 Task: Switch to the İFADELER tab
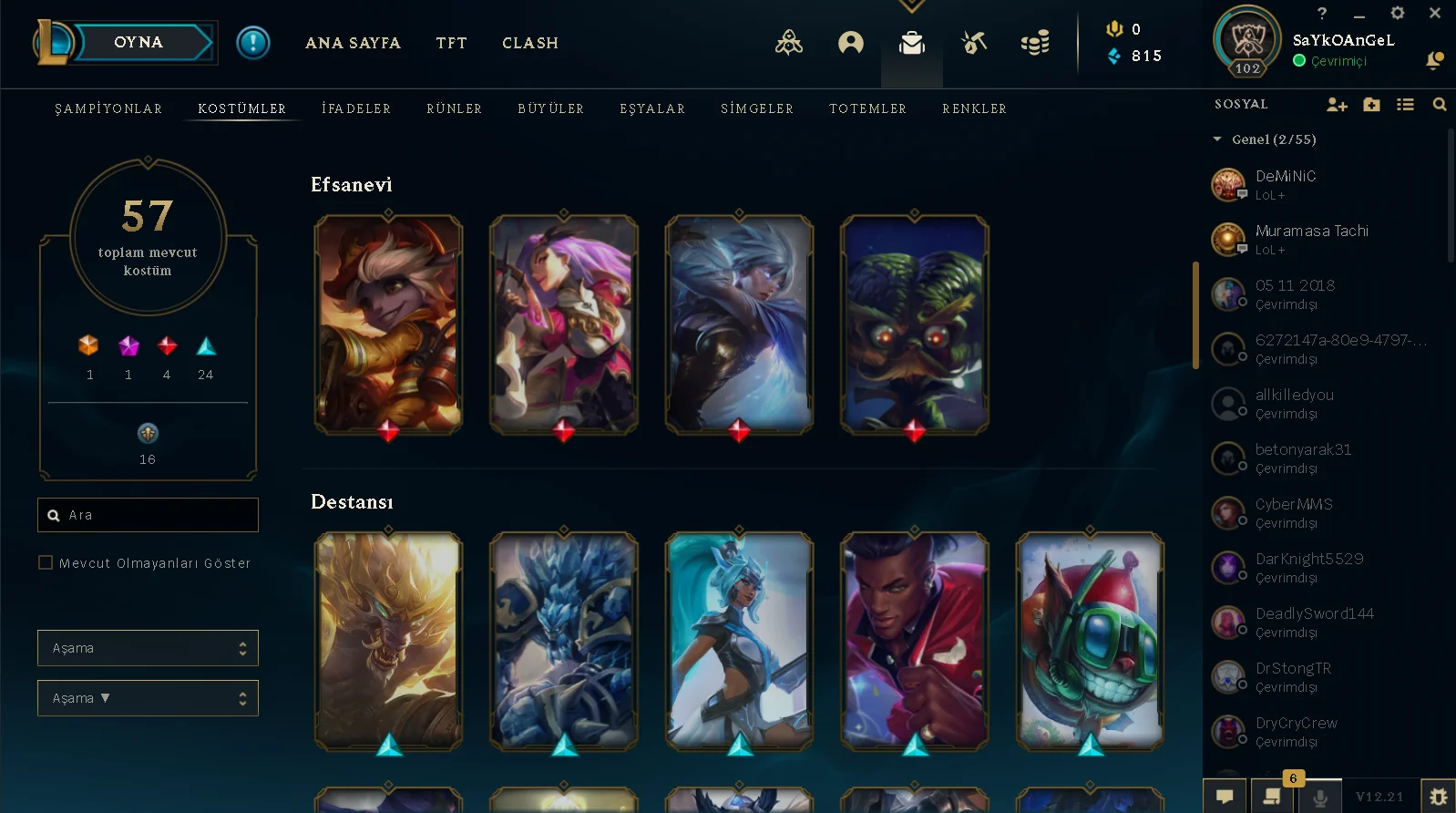tap(356, 108)
